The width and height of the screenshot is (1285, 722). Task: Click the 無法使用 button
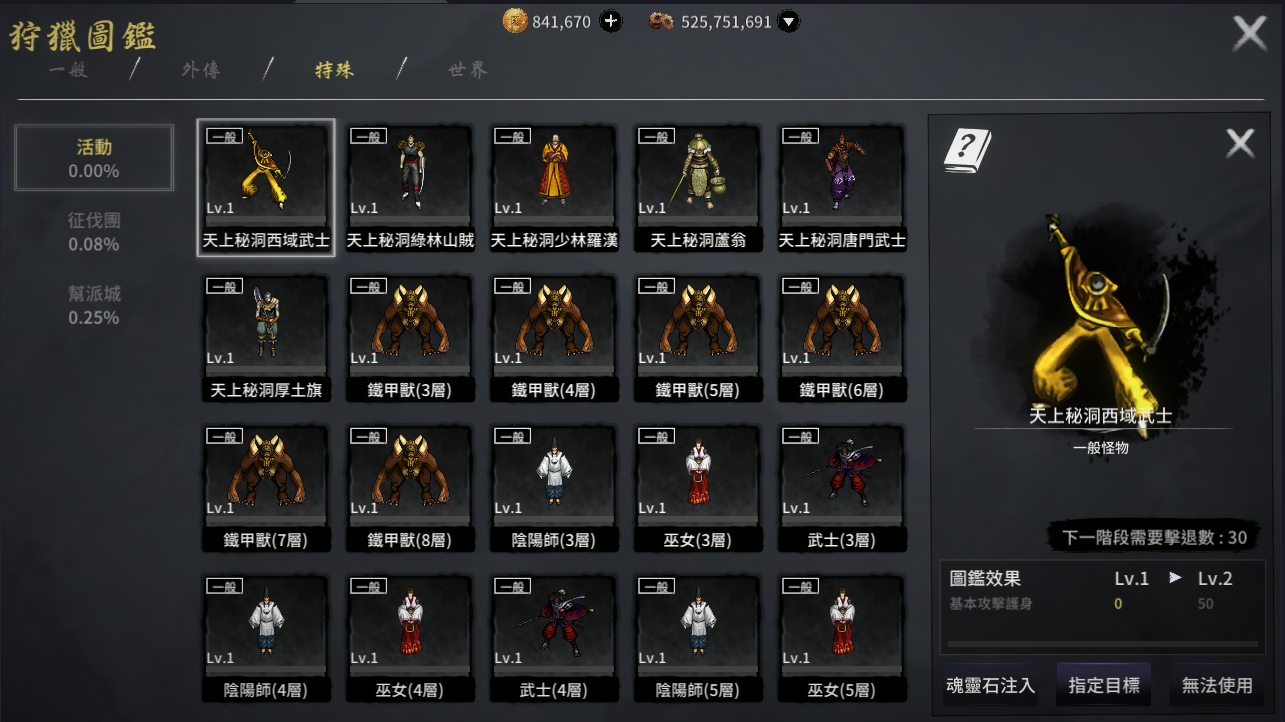tap(1216, 686)
